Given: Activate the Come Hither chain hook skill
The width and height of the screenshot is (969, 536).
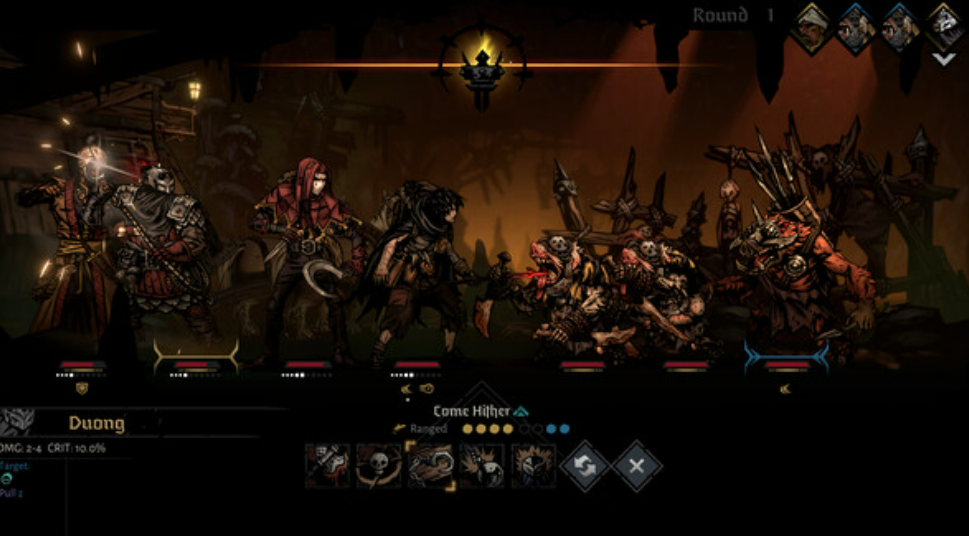Looking at the screenshot, I should 430,466.
